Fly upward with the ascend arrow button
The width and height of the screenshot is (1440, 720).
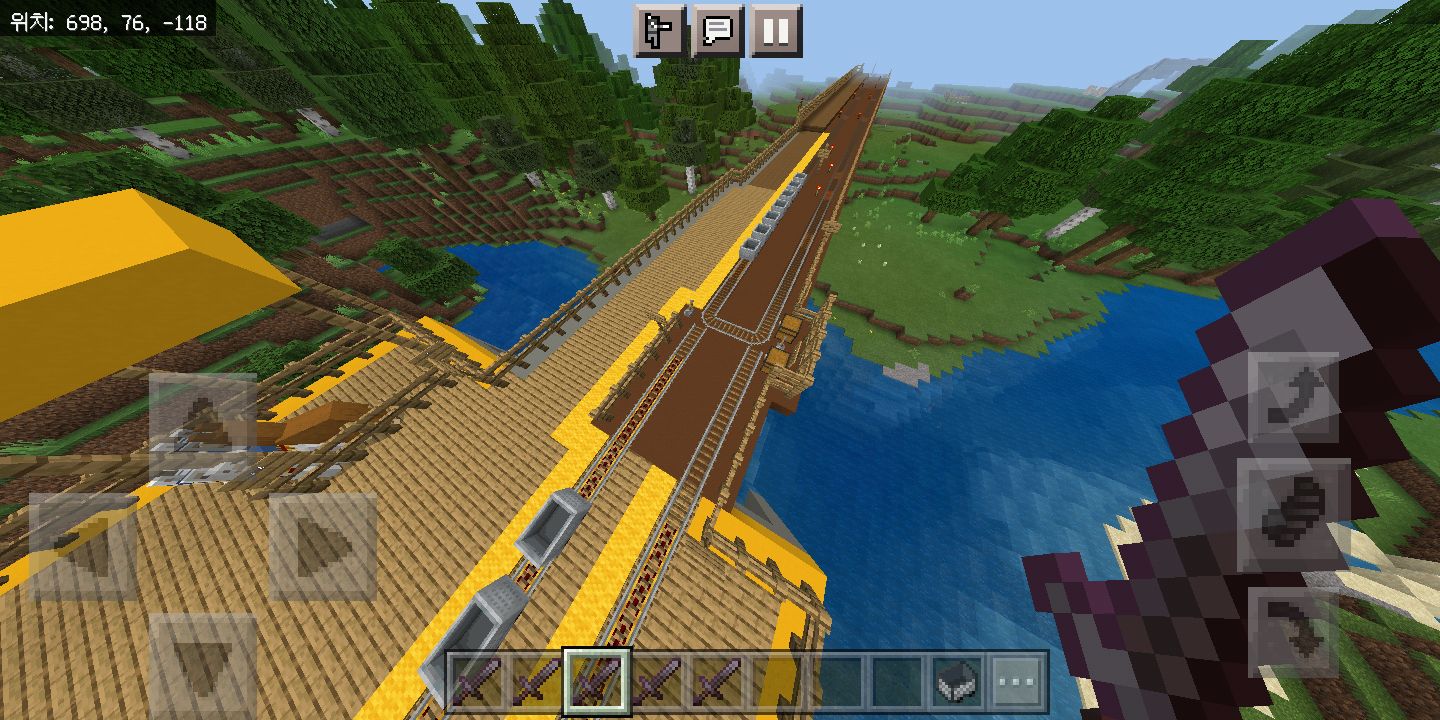[x=1293, y=398]
